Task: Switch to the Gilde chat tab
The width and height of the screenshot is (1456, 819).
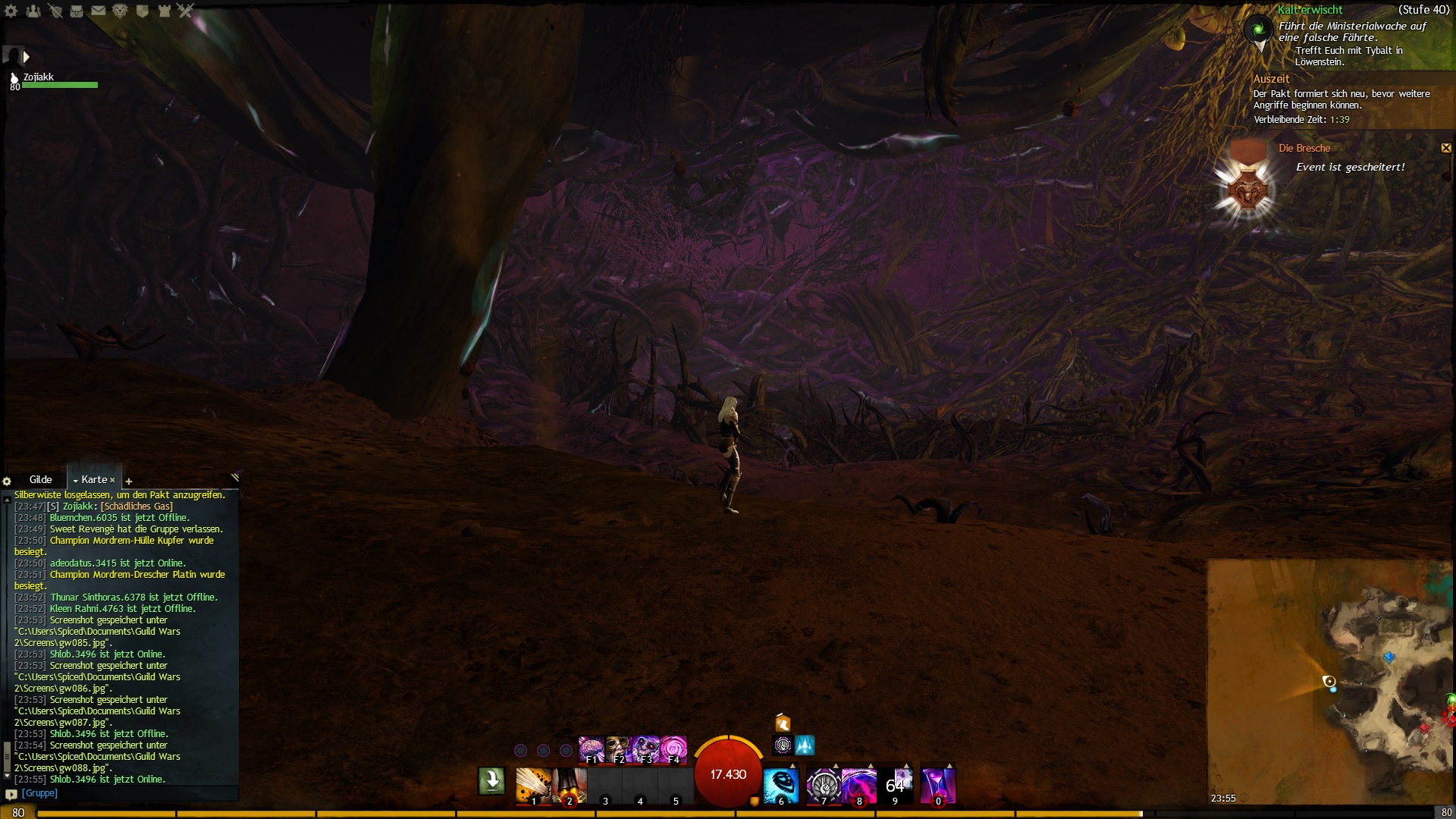Action: tap(41, 480)
